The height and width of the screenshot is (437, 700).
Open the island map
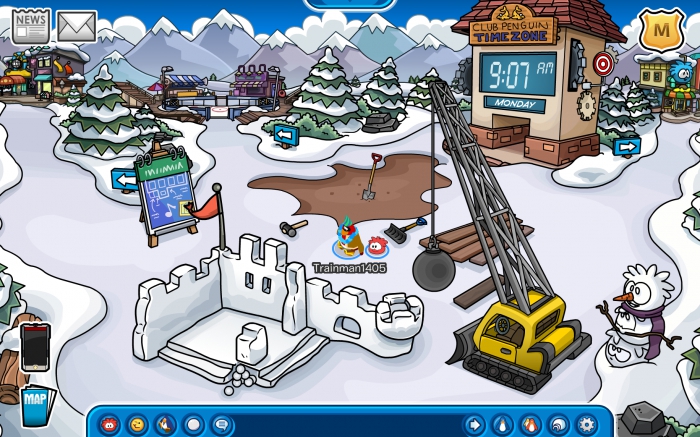[x=34, y=405]
